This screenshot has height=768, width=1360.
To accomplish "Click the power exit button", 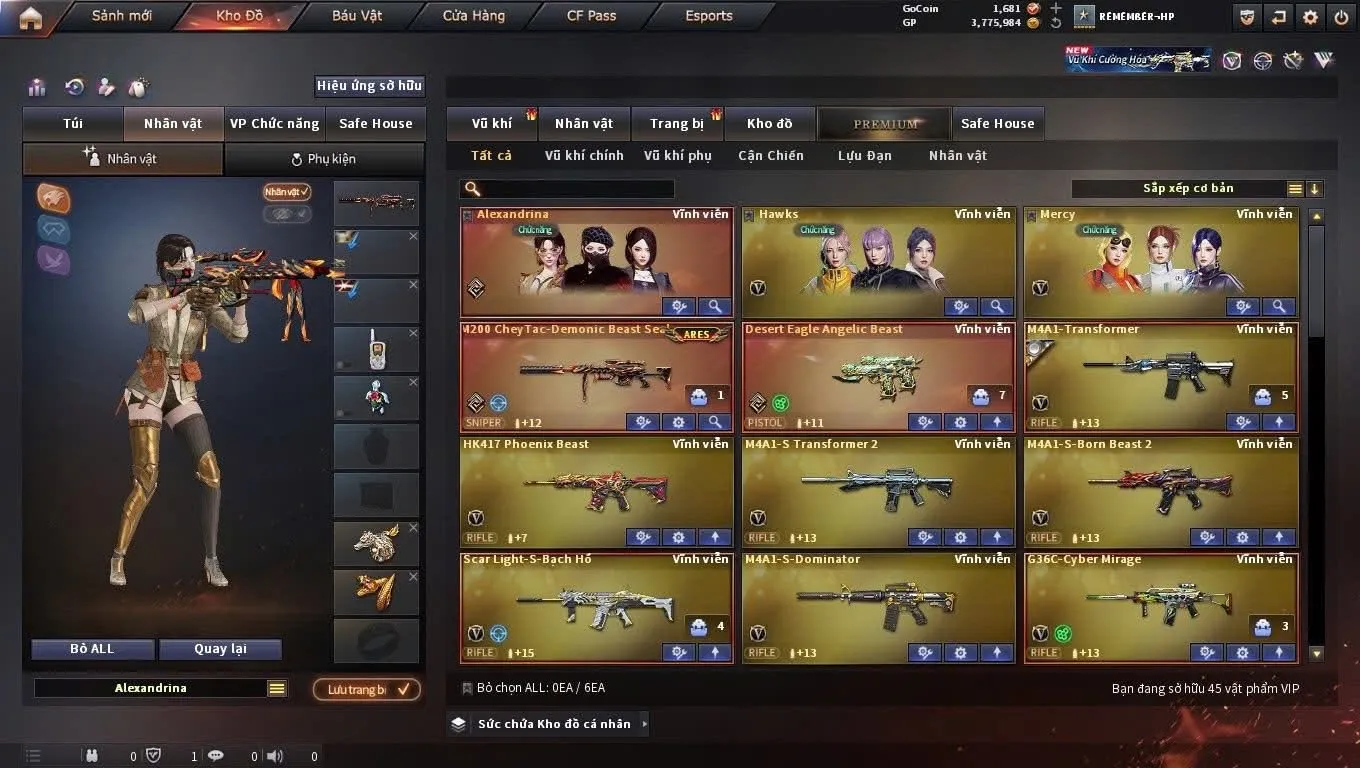I will (1341, 17).
